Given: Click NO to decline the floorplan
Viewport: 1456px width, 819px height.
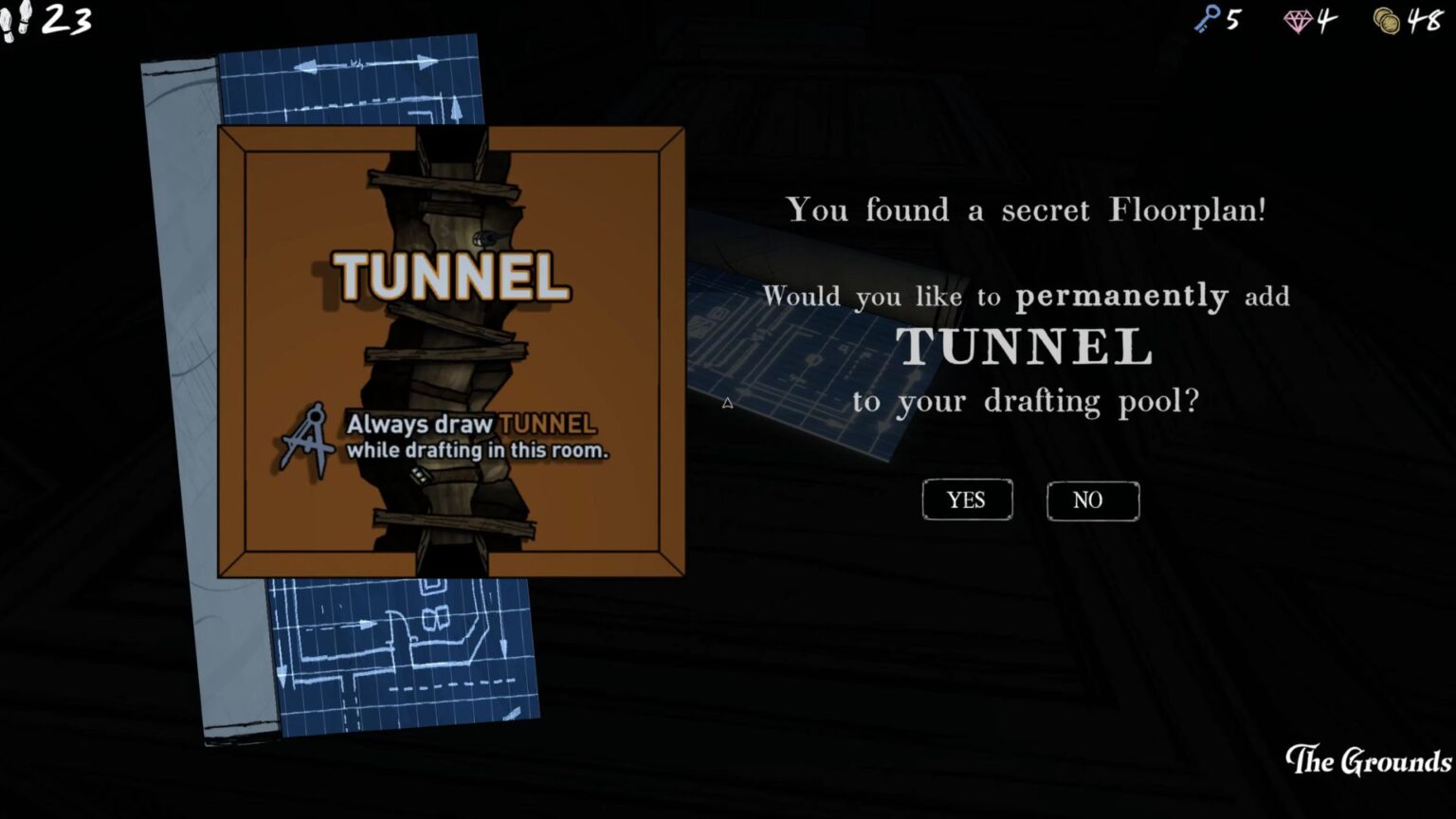Looking at the screenshot, I should (1091, 500).
